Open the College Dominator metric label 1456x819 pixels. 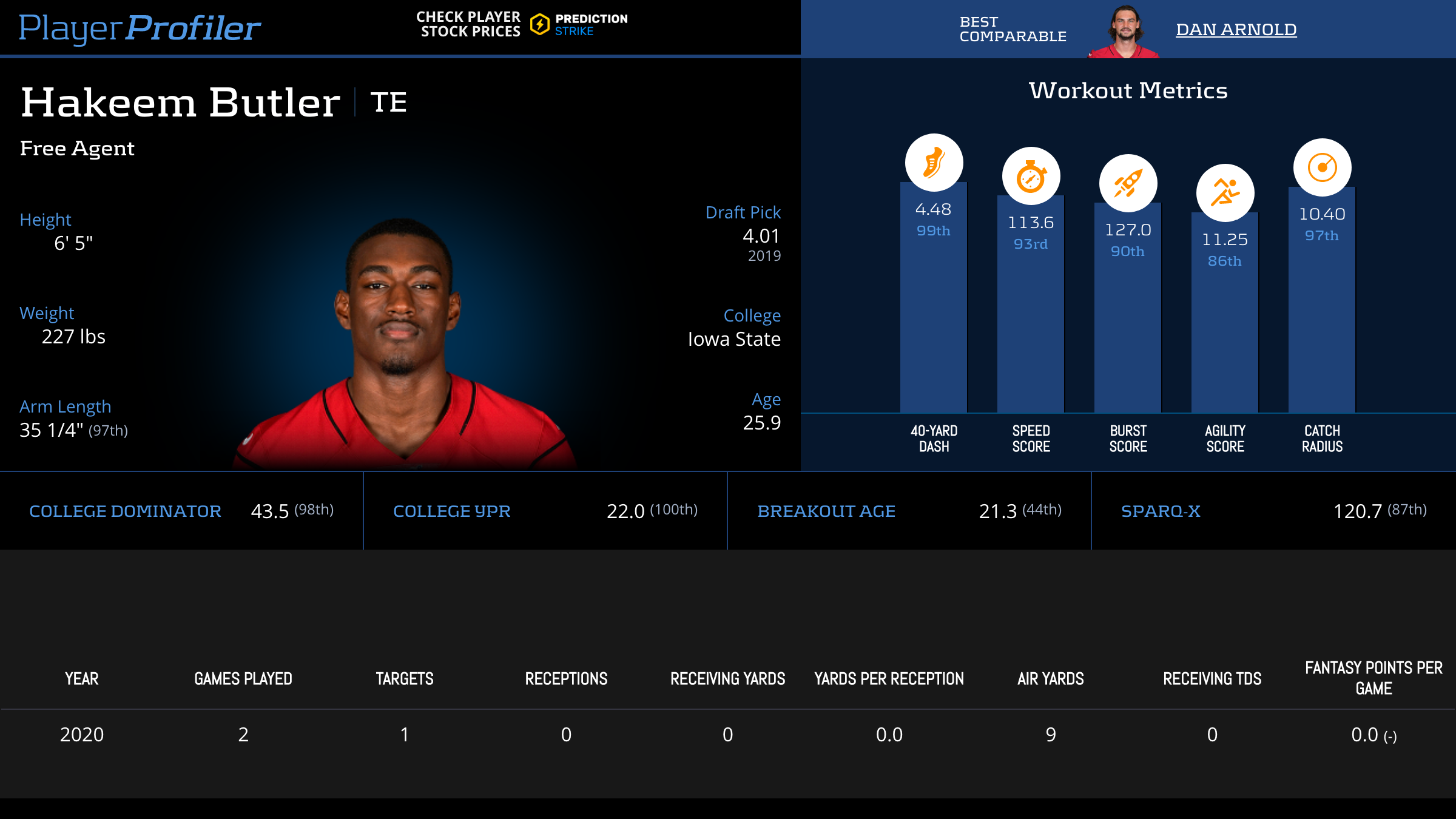pyautogui.click(x=125, y=511)
